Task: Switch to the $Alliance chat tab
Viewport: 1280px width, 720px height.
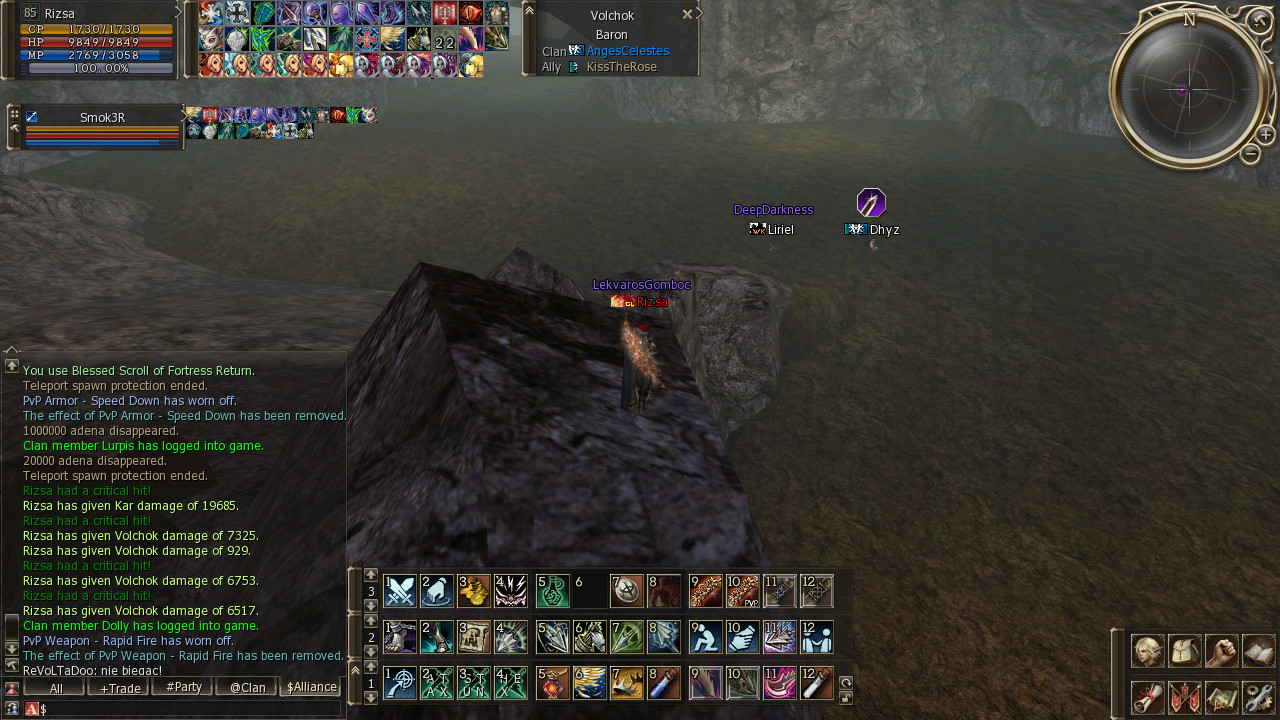Action: [x=310, y=688]
